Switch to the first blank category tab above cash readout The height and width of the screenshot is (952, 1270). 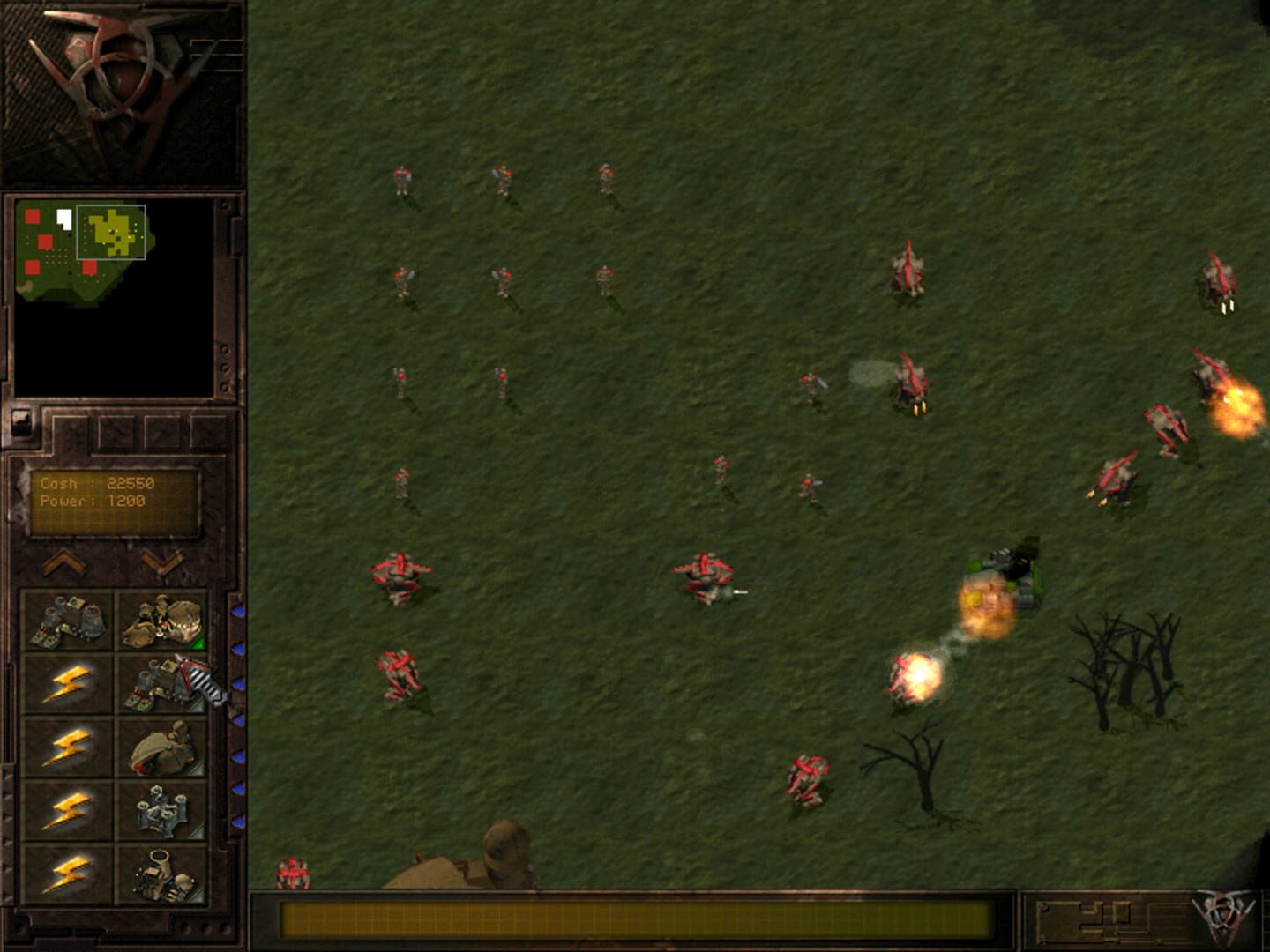(71, 431)
